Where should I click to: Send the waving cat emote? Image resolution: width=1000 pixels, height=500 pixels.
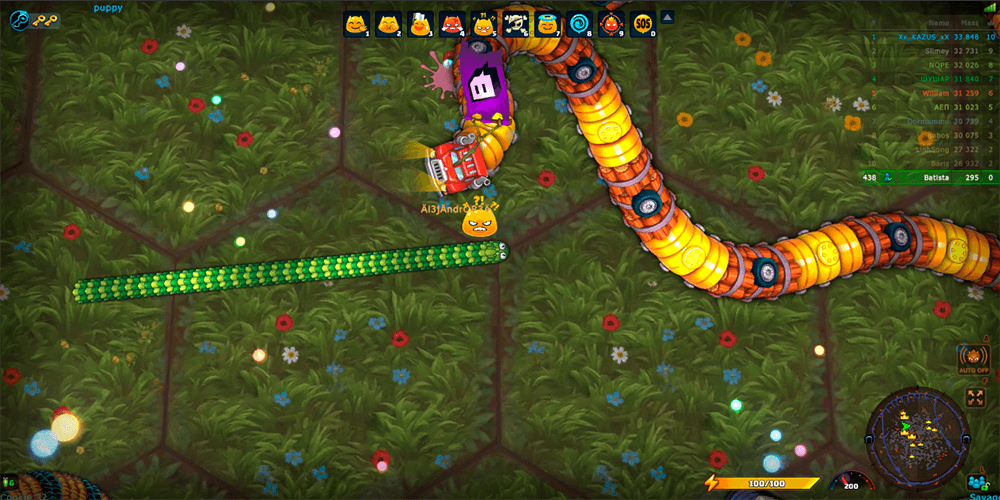(x=357, y=24)
